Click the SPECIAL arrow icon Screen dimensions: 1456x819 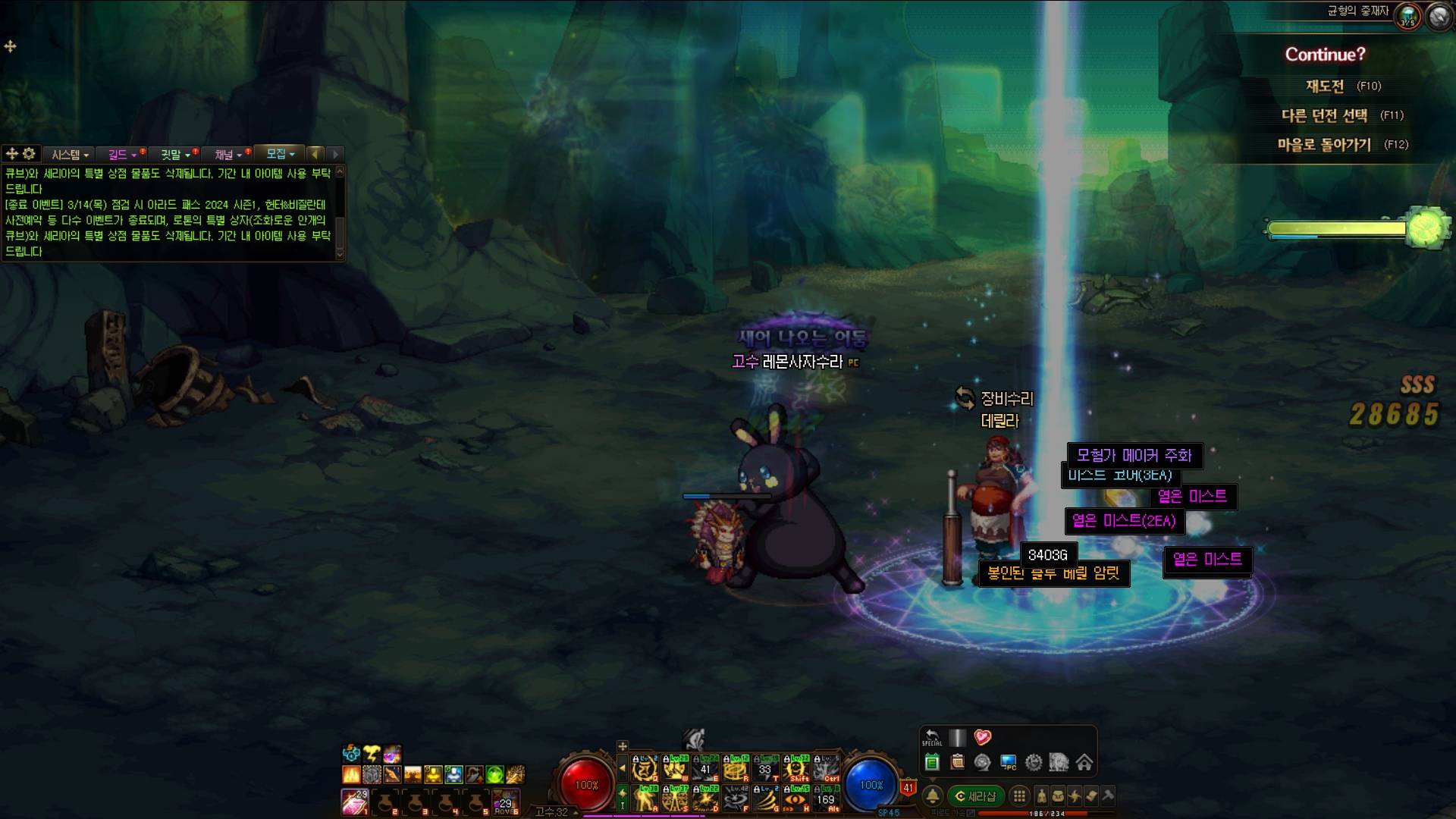(932, 737)
